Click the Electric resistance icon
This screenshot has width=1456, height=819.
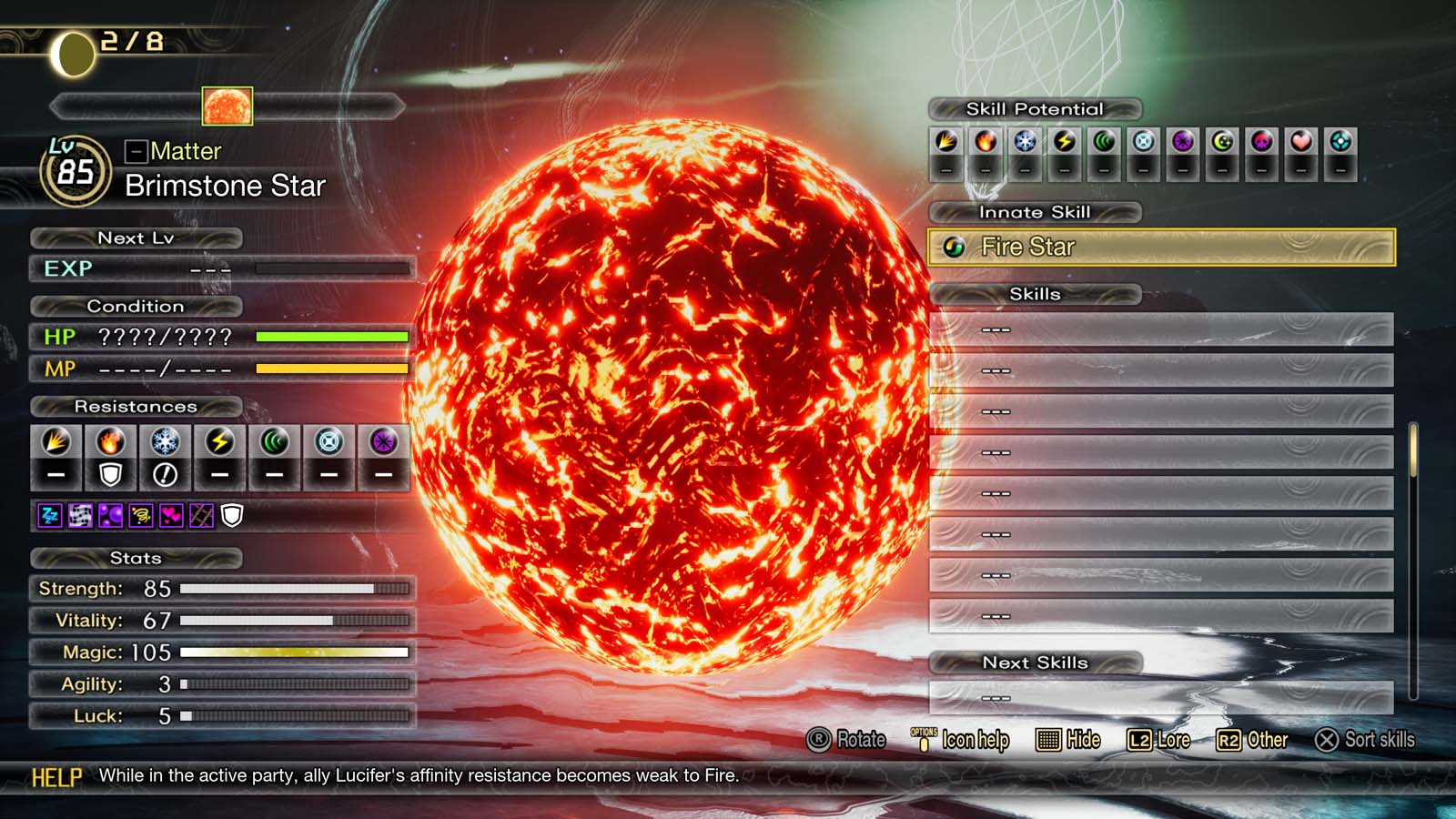[x=220, y=442]
